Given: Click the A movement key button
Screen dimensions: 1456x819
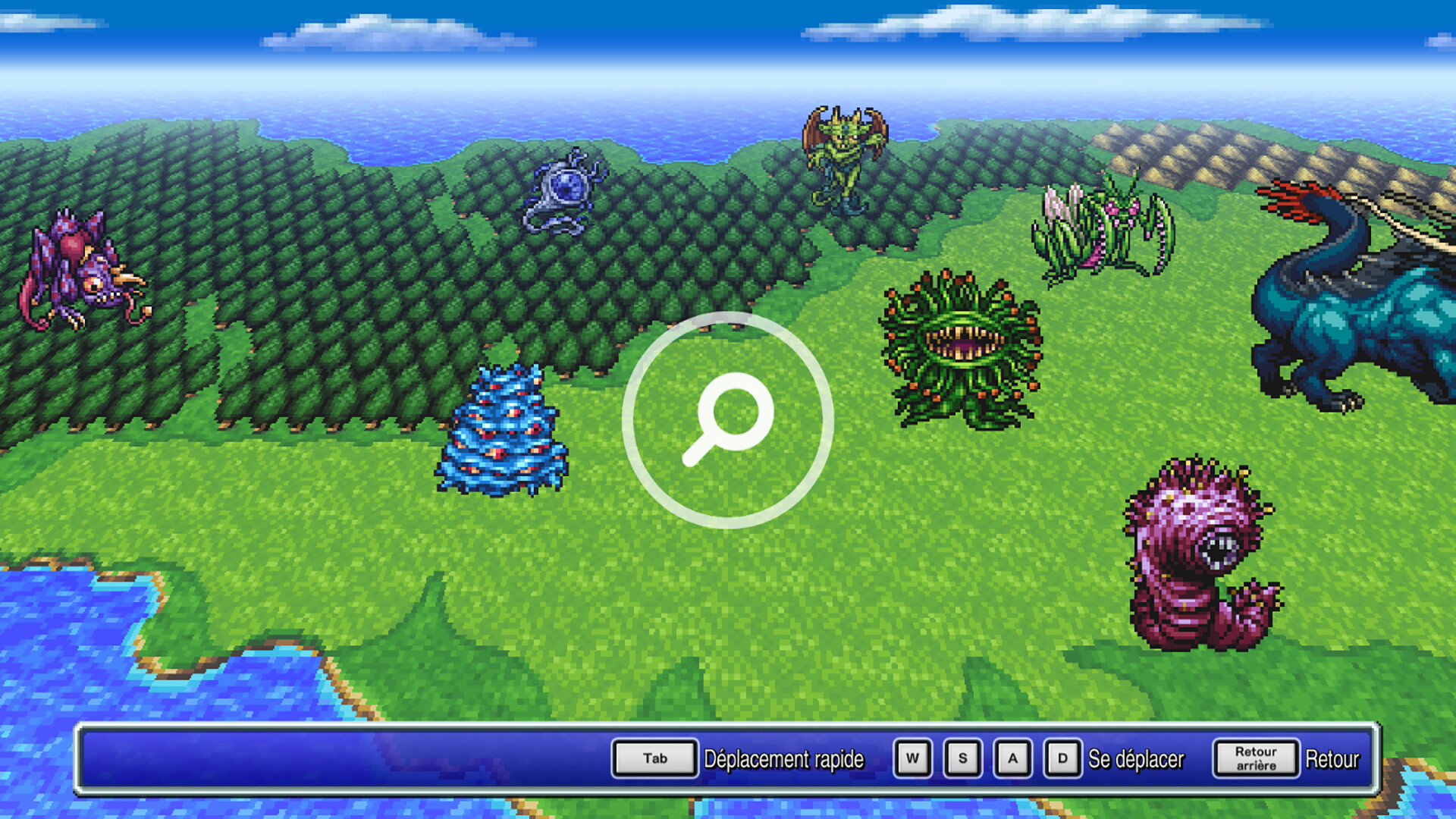Looking at the screenshot, I should pos(1013,757).
